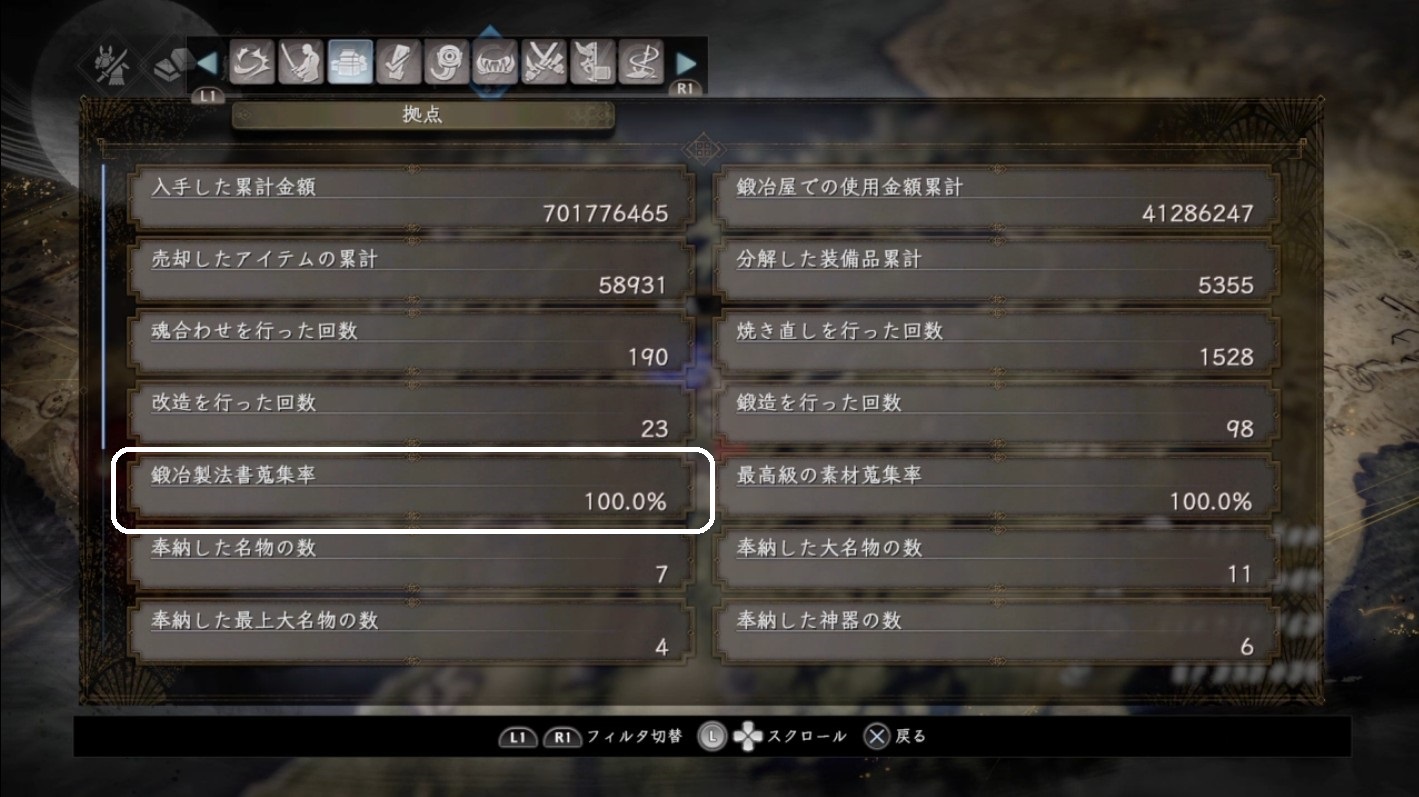Choose the fanged jaw filter tab
This screenshot has height=797, width=1419.
(x=495, y=63)
